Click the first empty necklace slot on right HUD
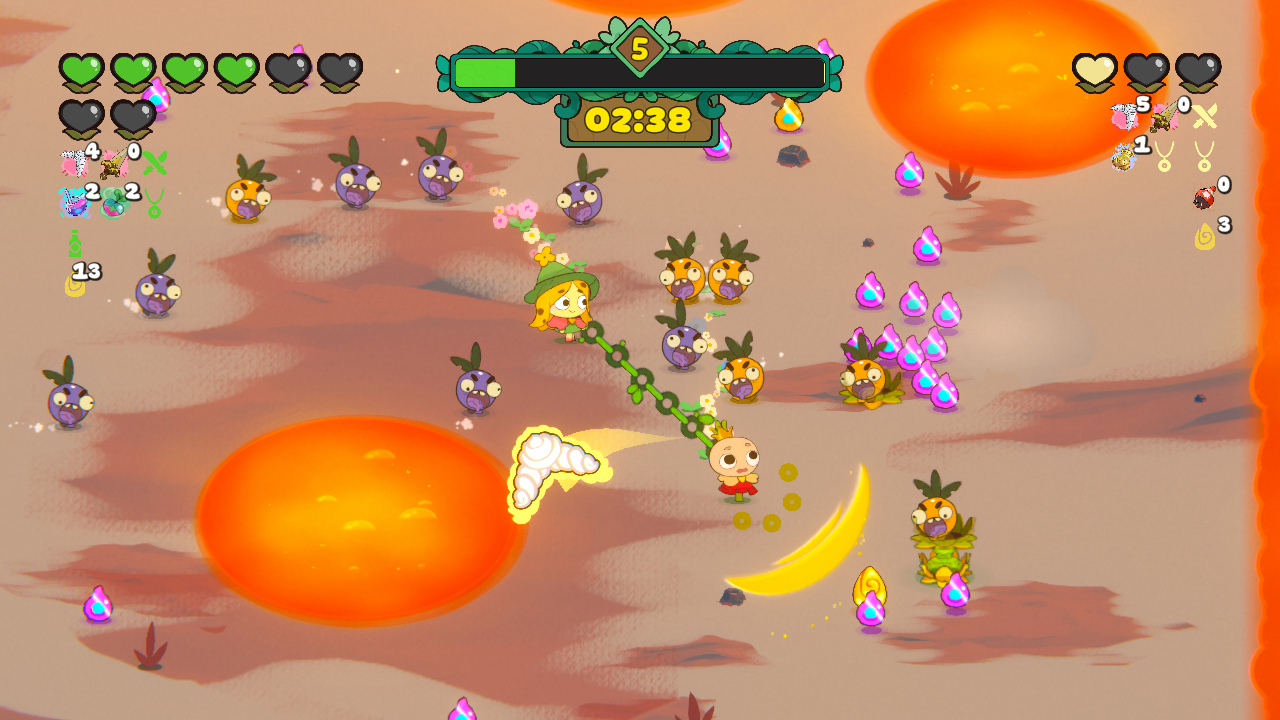 [x=1163, y=155]
